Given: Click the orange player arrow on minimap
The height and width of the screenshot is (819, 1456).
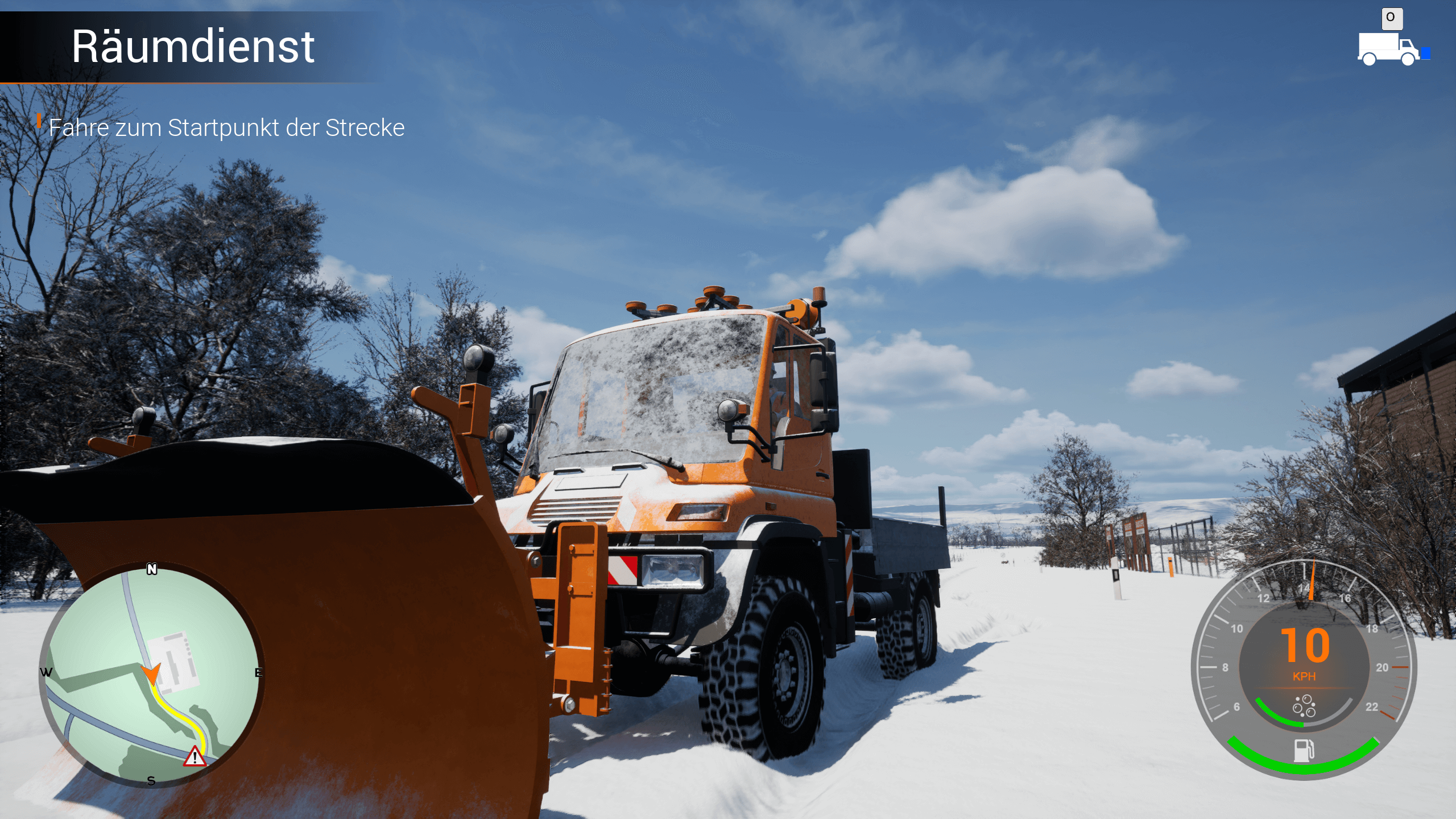Looking at the screenshot, I should click(151, 673).
